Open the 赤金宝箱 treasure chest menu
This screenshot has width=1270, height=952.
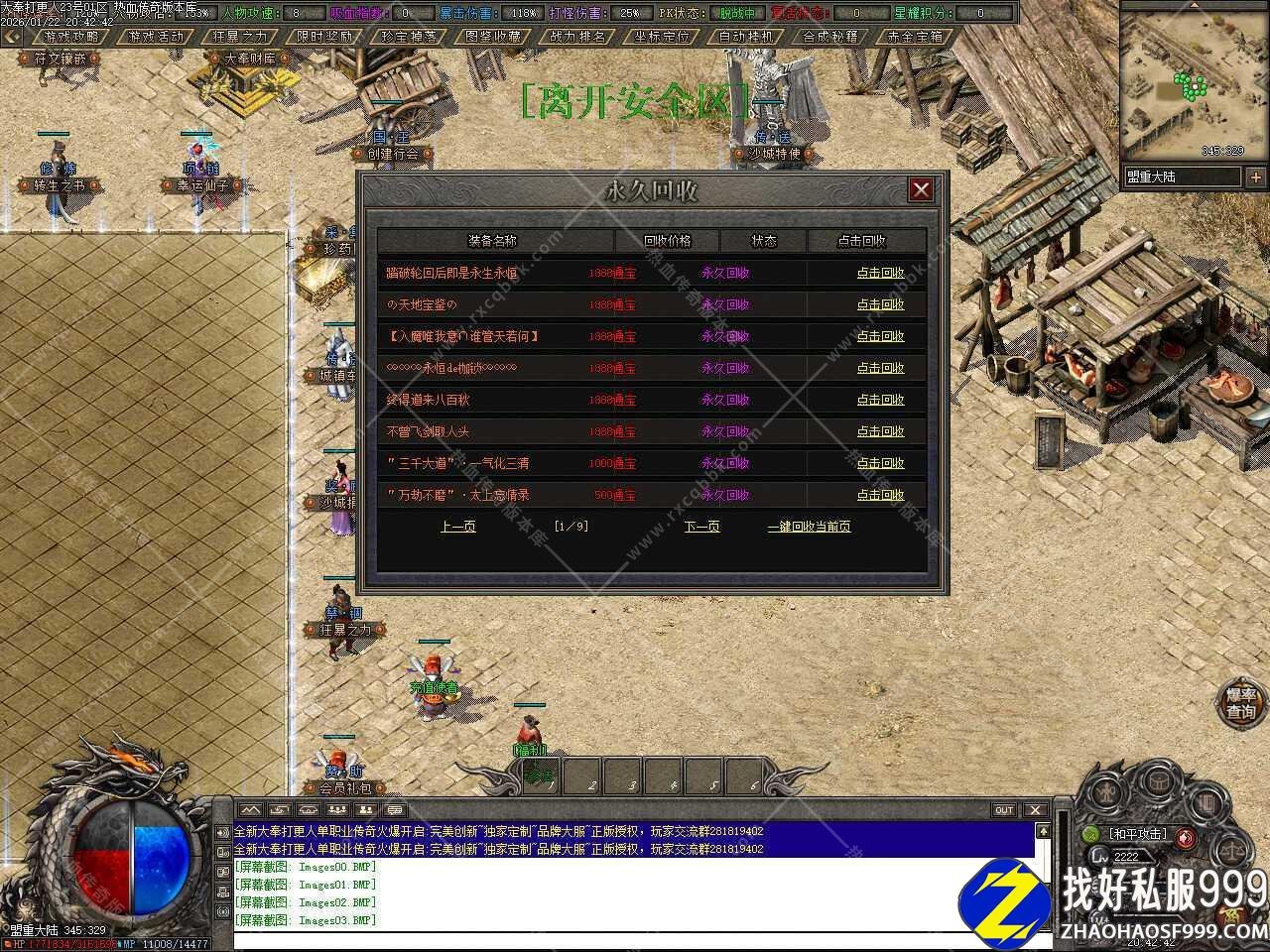[915, 37]
